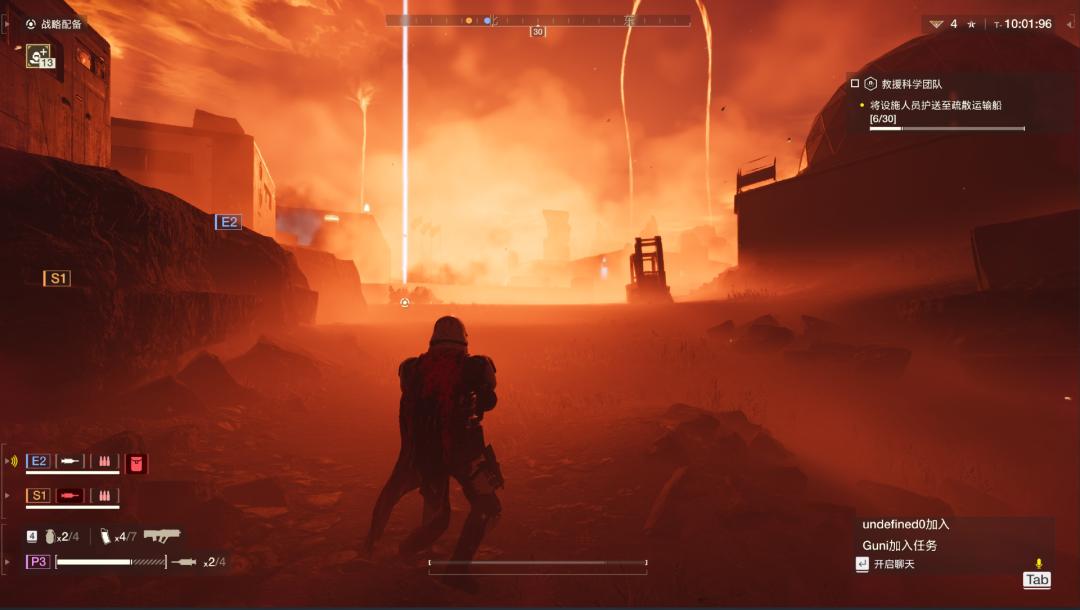Open the 战略配备 stratagem panel
This screenshot has width=1080, height=610.
click(x=54, y=24)
